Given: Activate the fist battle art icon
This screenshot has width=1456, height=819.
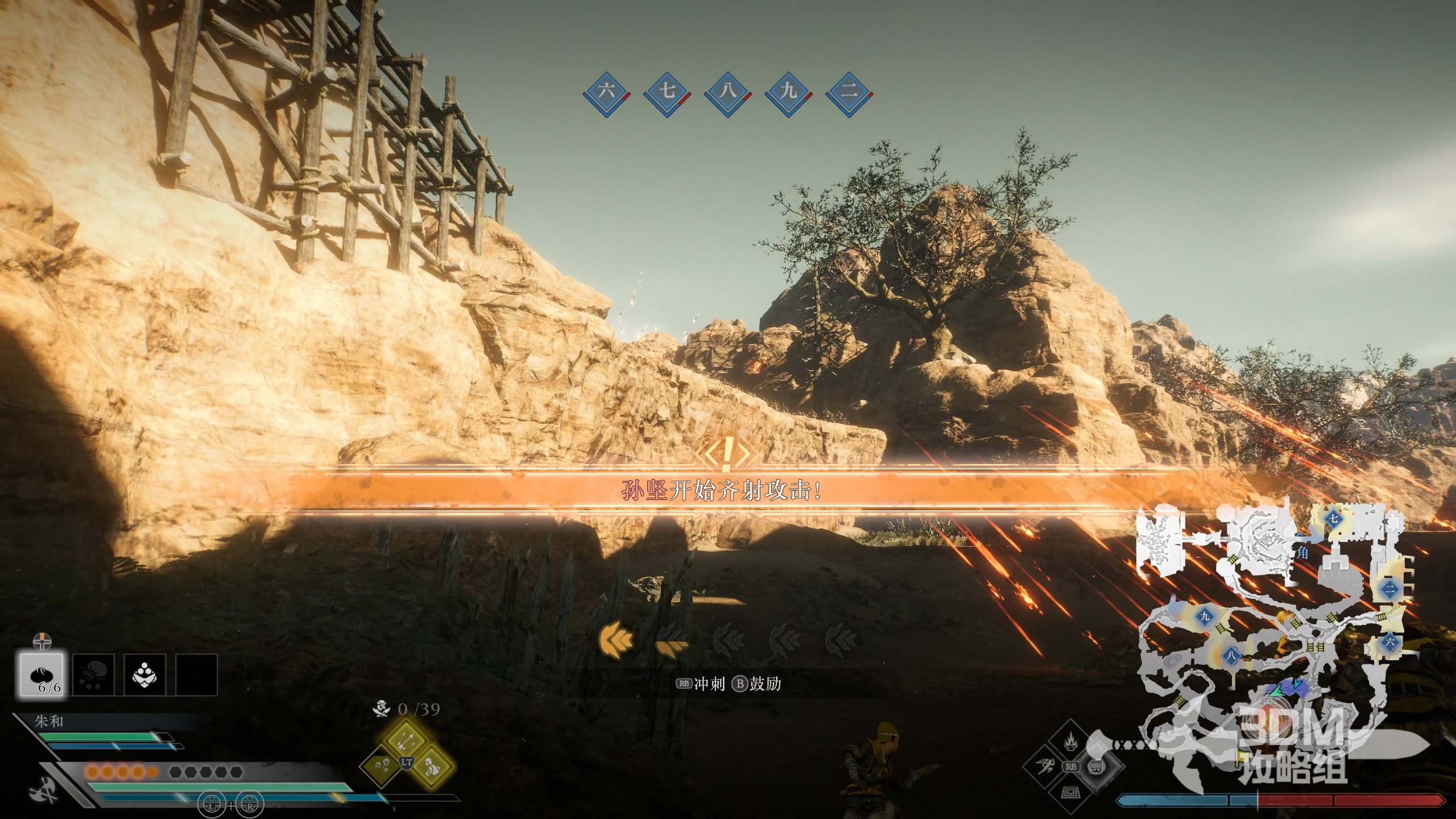Looking at the screenshot, I should 1097,767.
